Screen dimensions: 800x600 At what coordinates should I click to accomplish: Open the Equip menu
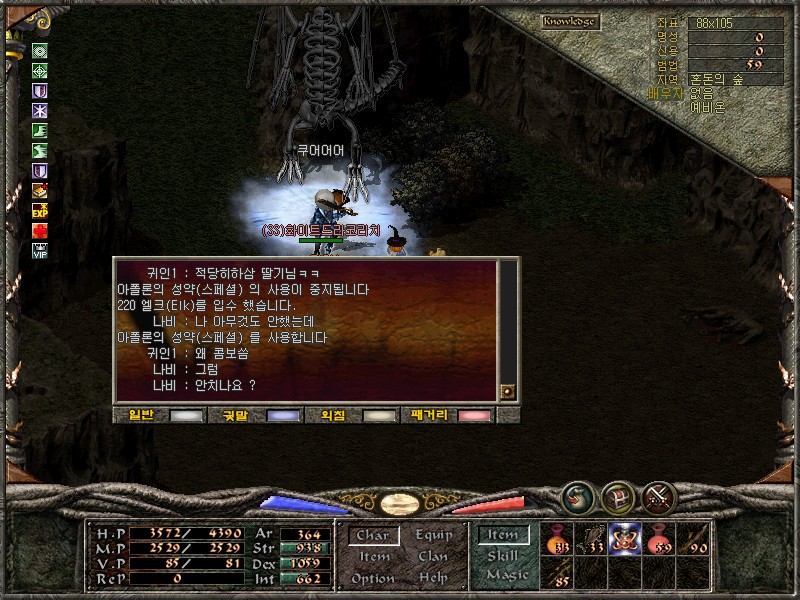point(434,536)
